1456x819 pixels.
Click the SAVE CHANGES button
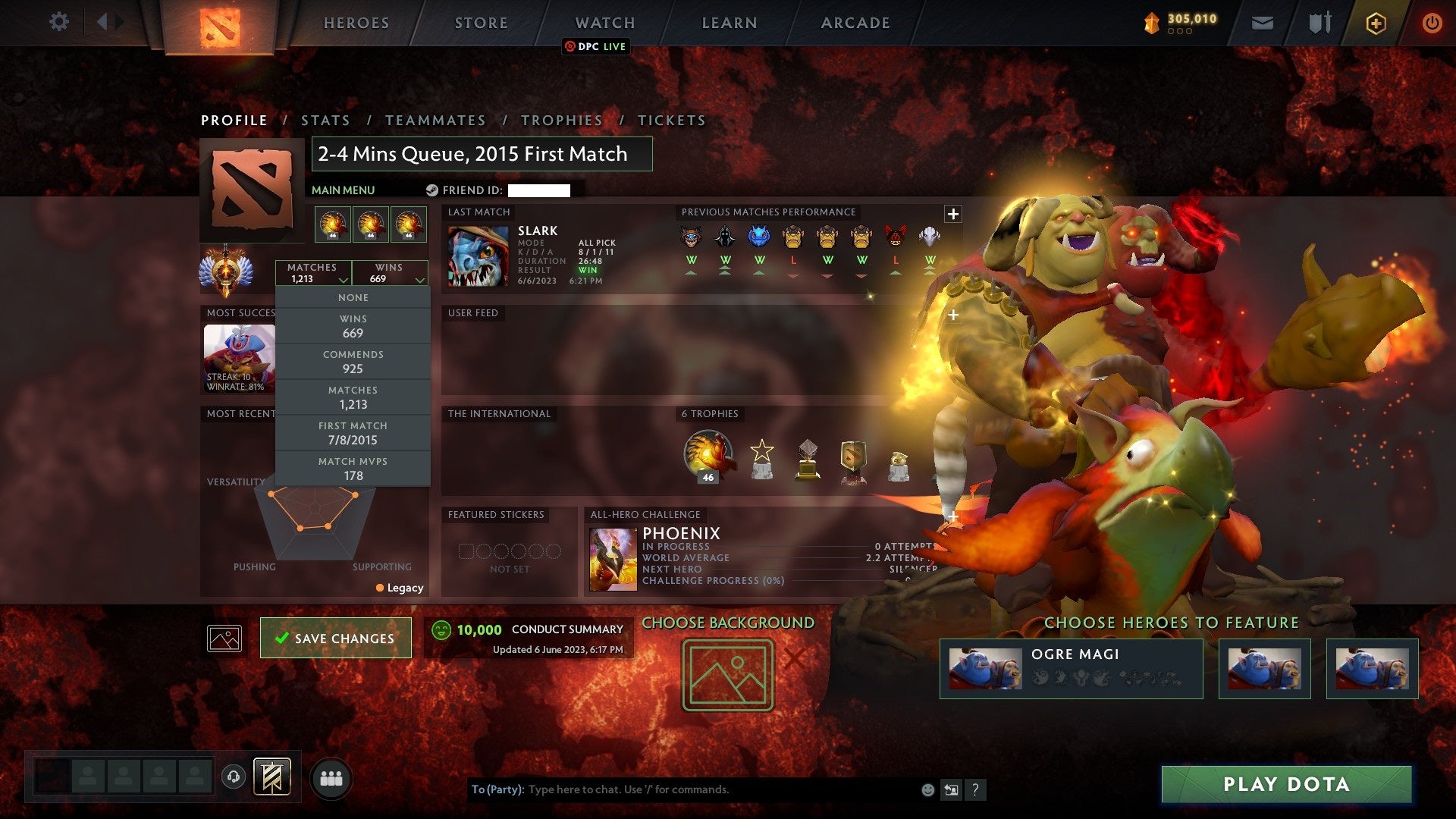pos(335,638)
